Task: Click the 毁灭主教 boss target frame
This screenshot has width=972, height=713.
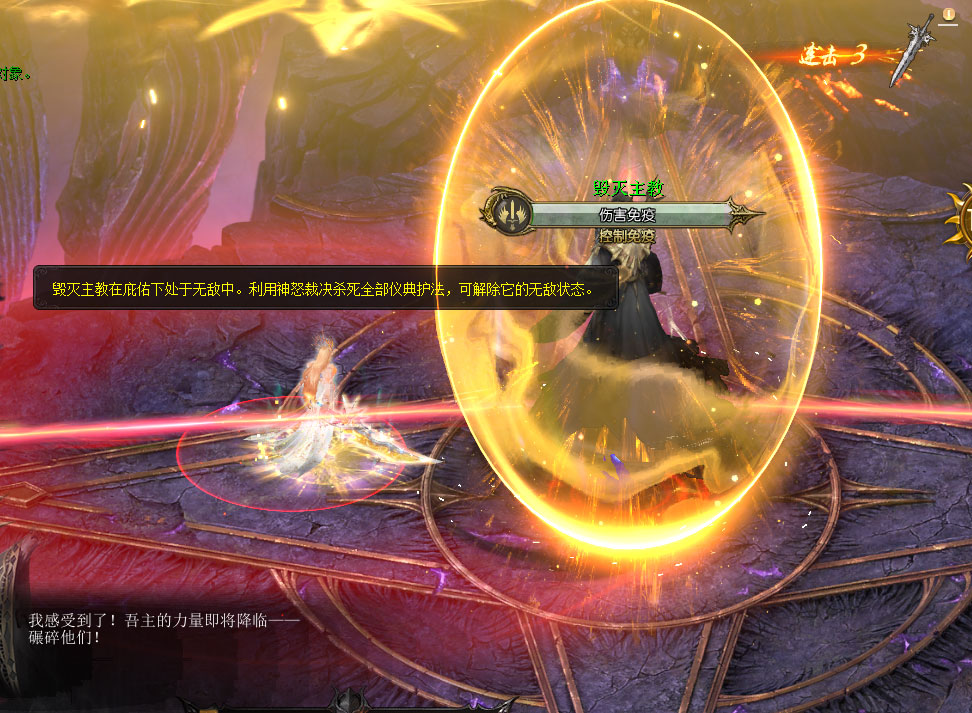Action: pyautogui.click(x=630, y=214)
